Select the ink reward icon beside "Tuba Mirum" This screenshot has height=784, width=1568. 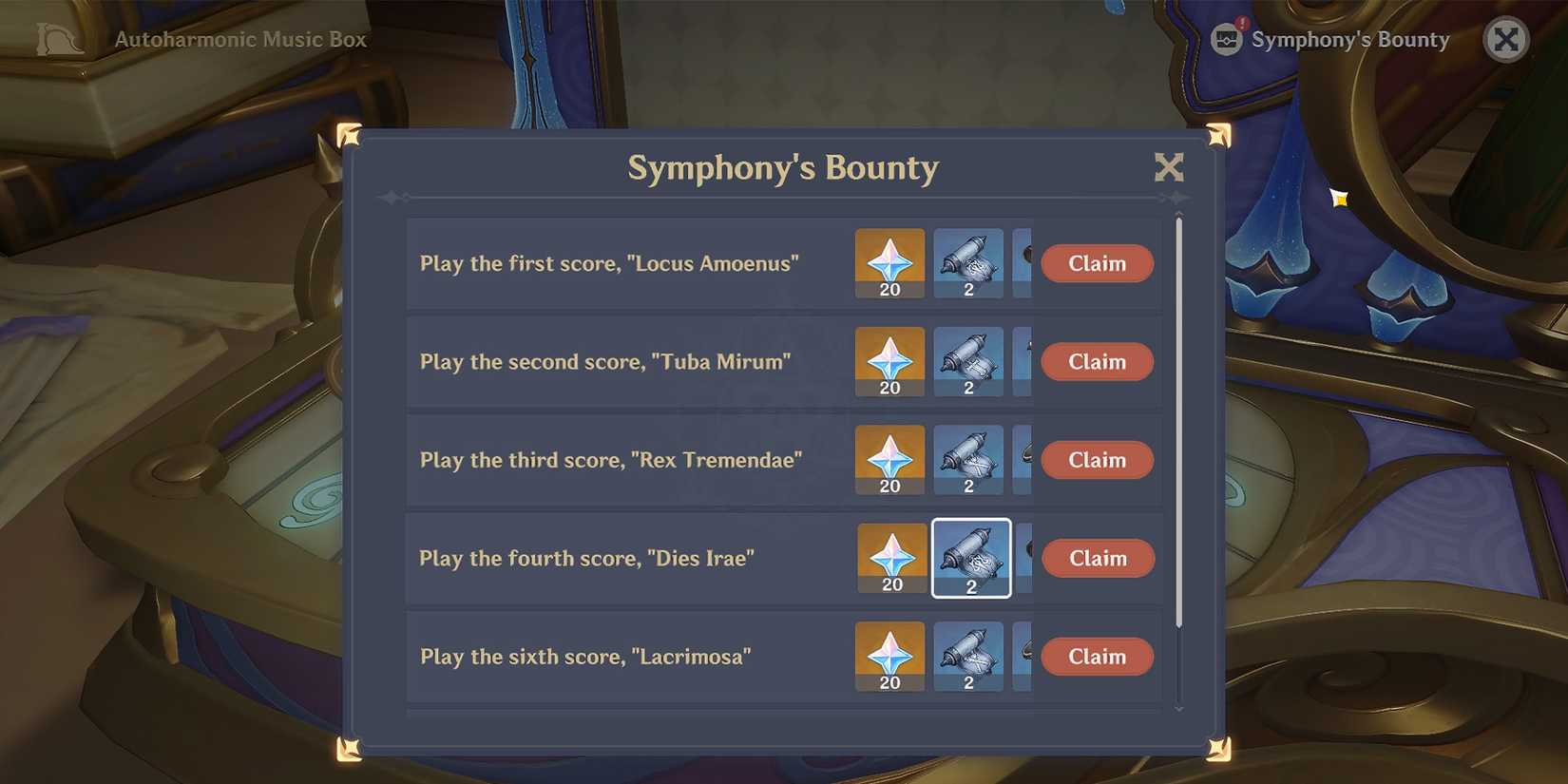pos(968,360)
